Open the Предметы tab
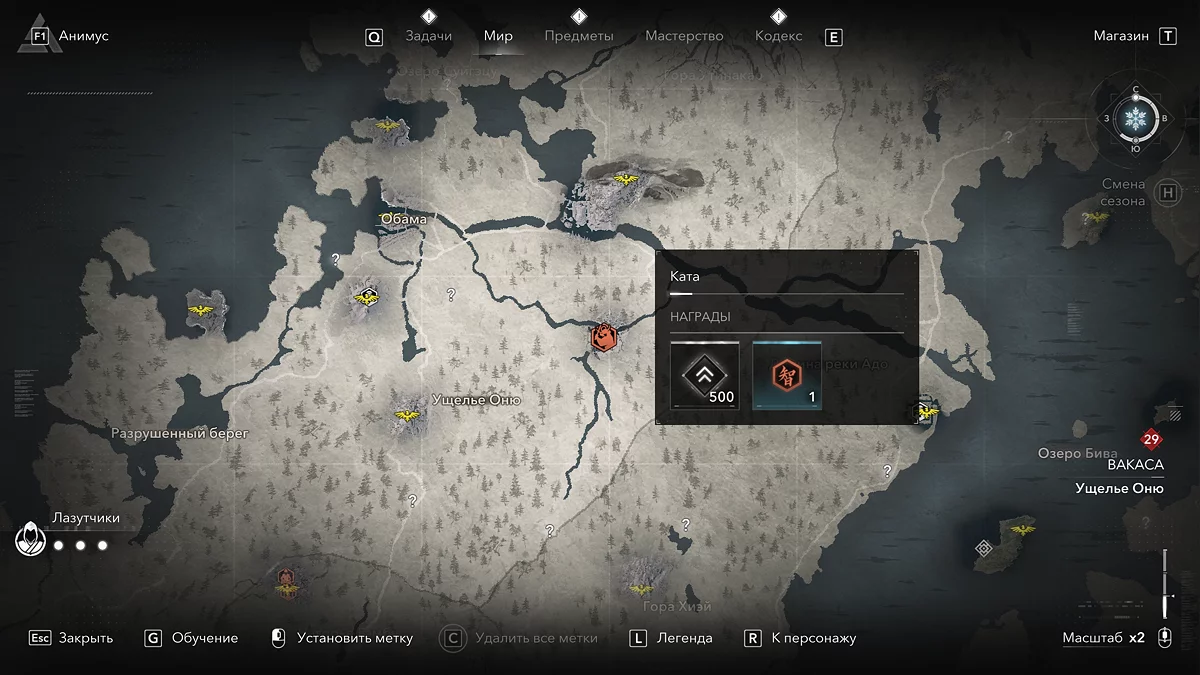The width and height of the screenshot is (1200, 675). point(579,36)
